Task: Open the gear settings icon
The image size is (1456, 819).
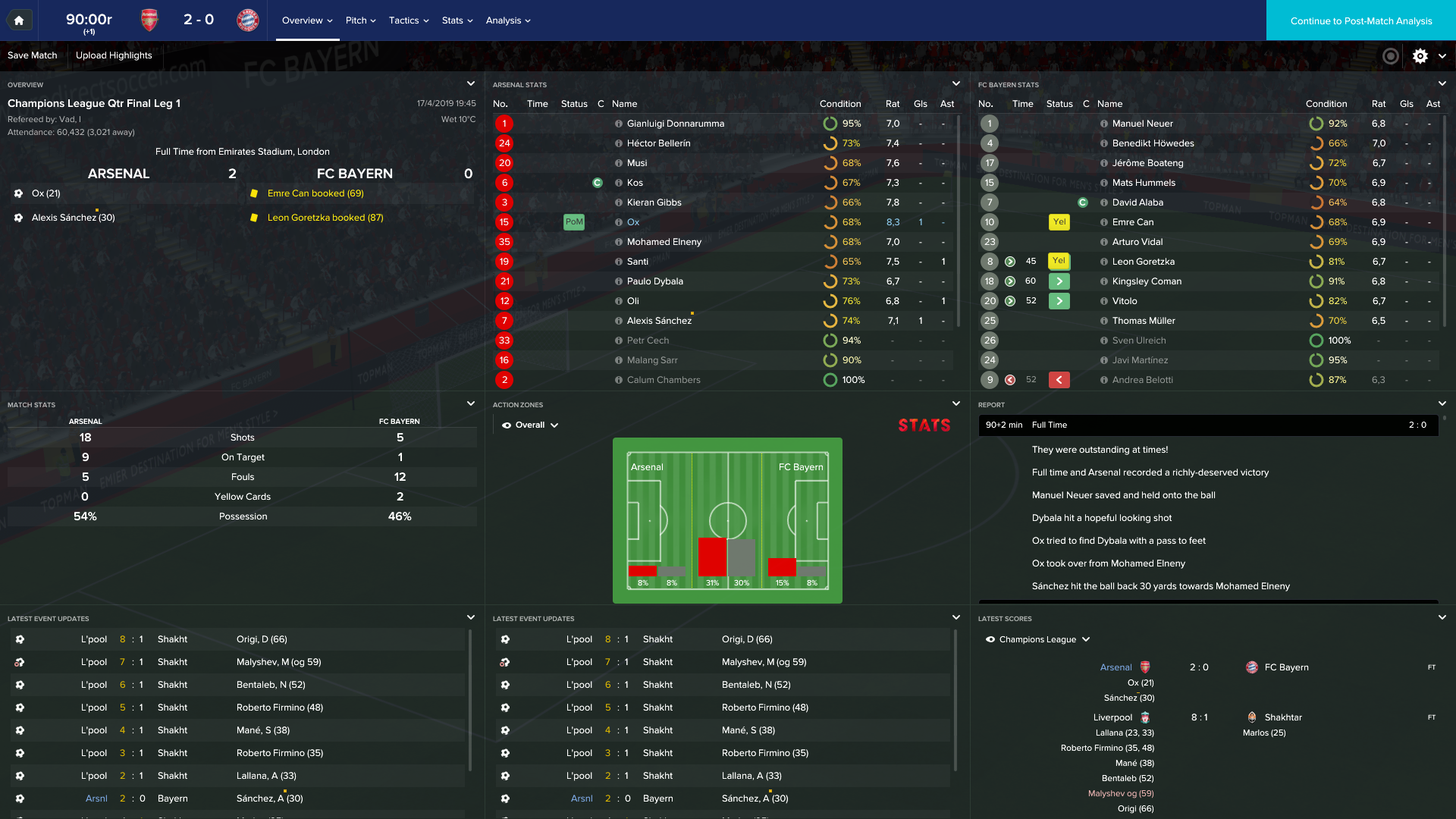Action: [1420, 56]
